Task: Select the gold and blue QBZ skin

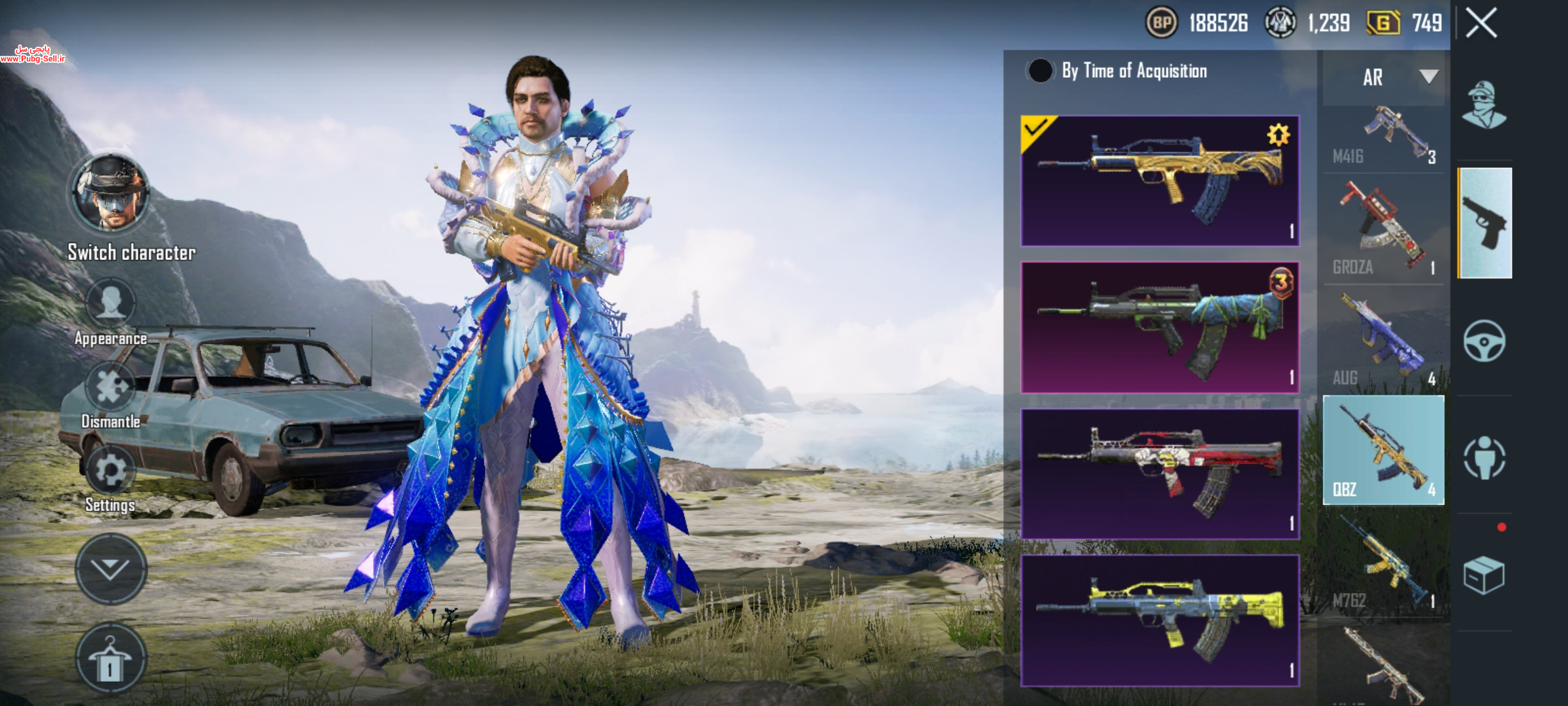Action: click(1160, 180)
